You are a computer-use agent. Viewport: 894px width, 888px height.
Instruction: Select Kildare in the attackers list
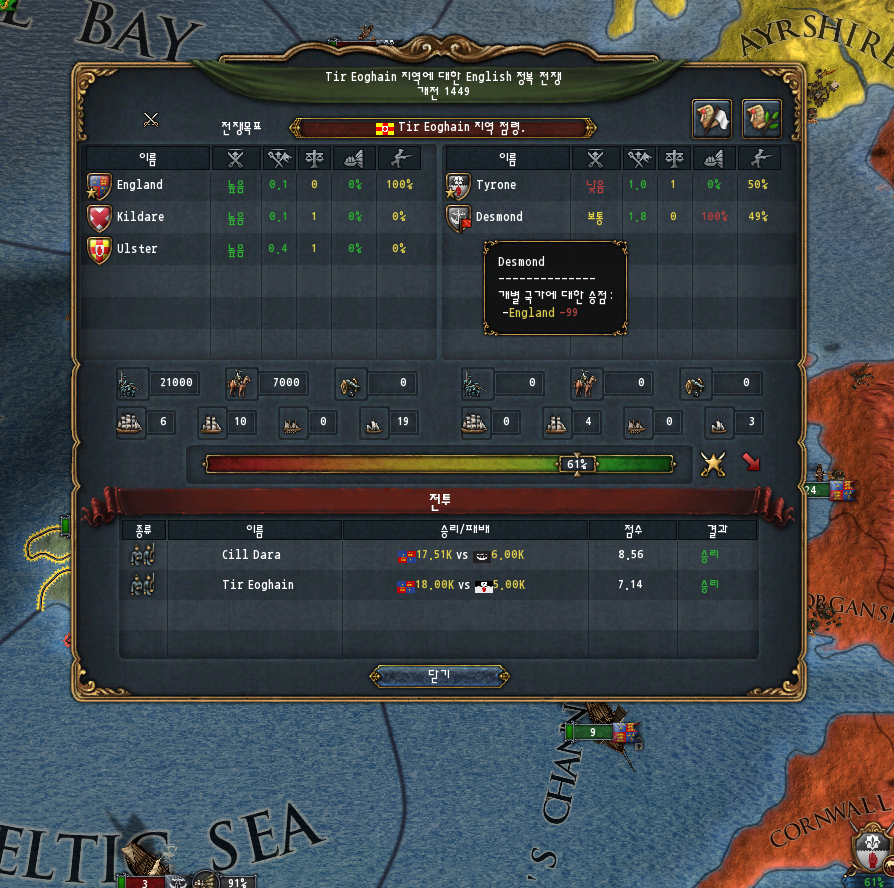tap(139, 217)
